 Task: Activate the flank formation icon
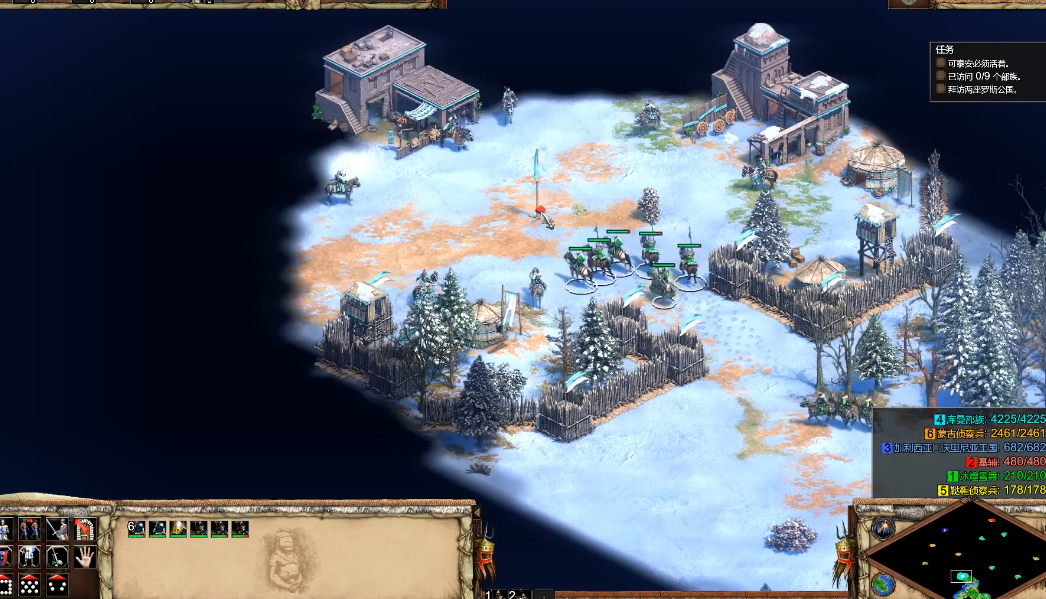(x=30, y=584)
